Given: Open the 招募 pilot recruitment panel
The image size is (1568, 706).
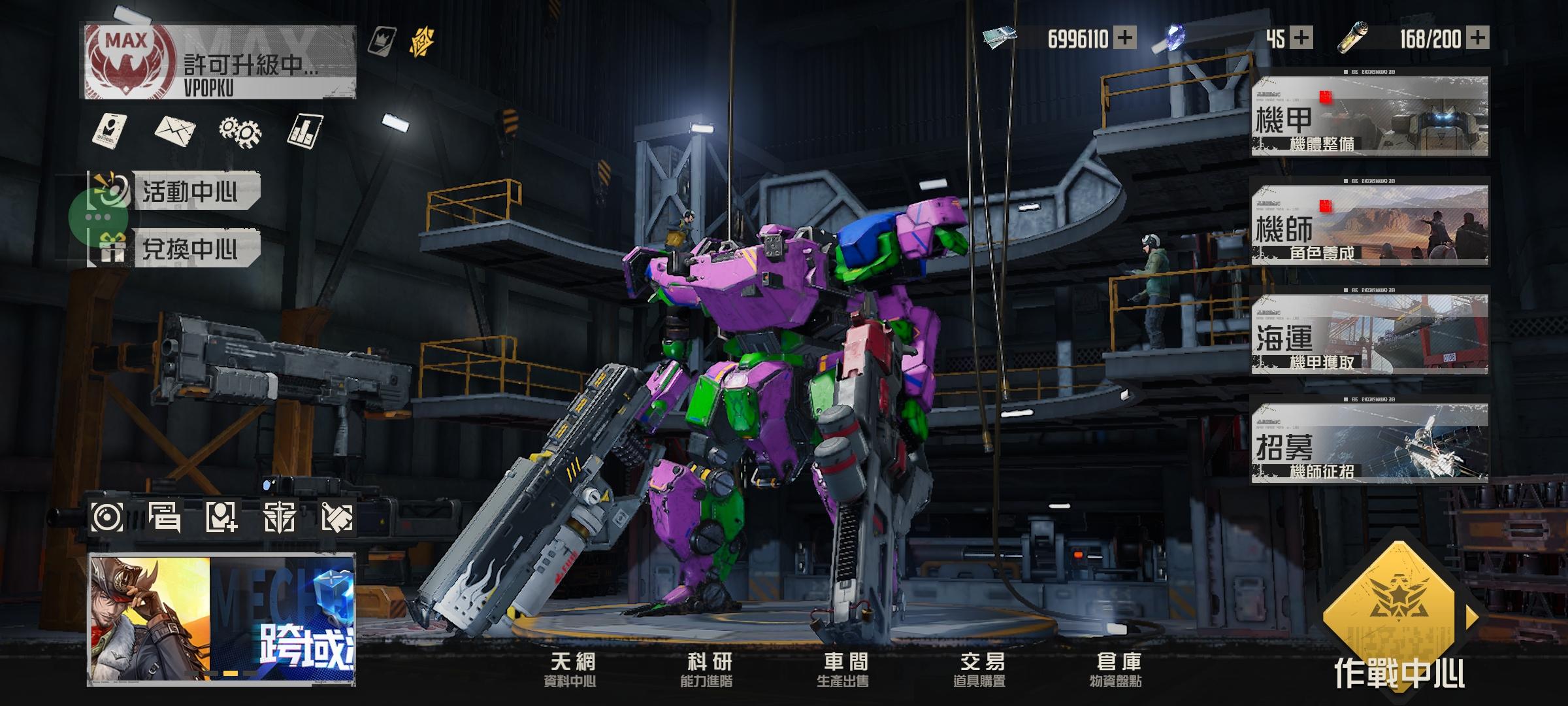Looking at the screenshot, I should [1369, 444].
